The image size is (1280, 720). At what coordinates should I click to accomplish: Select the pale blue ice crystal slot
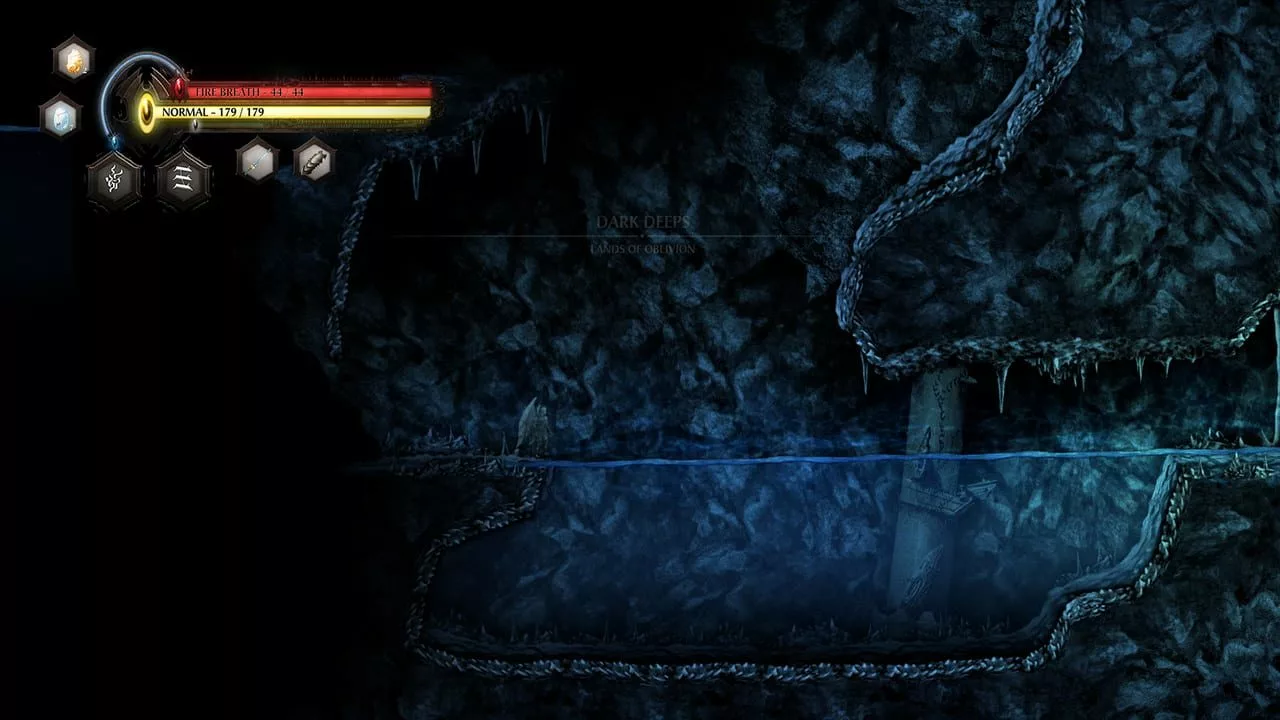click(x=60, y=117)
